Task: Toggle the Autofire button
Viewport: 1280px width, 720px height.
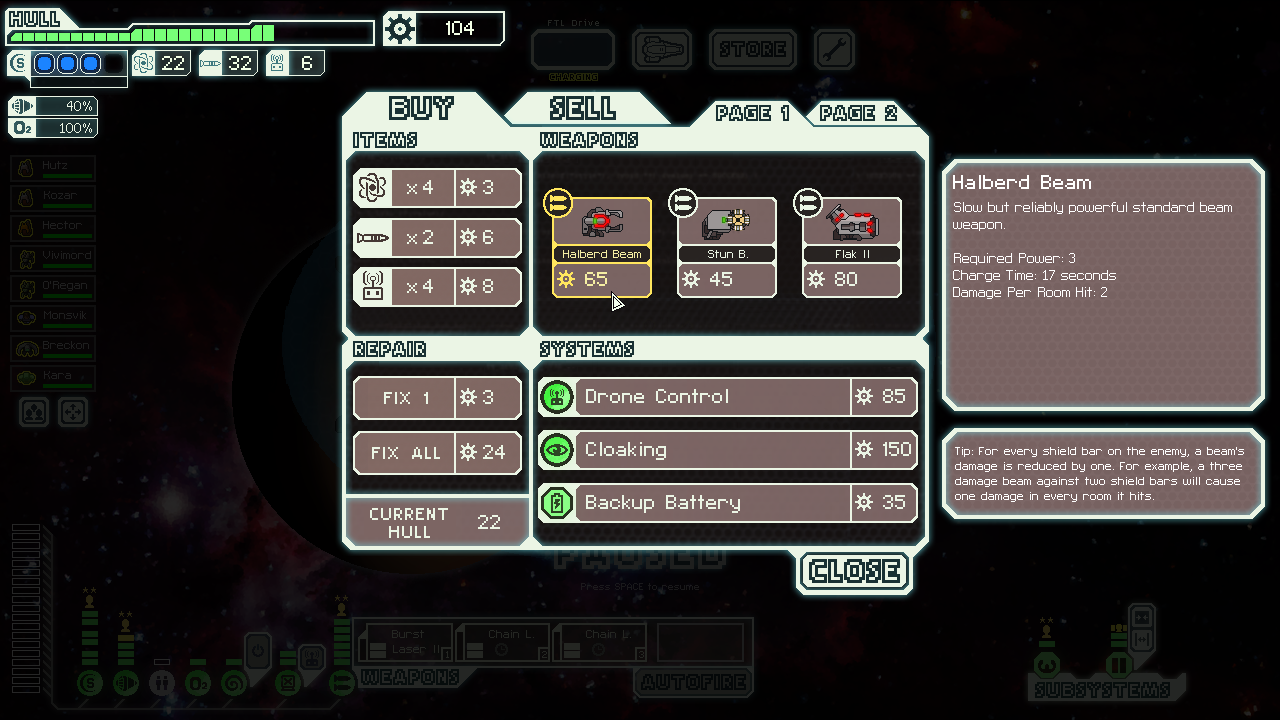Action: tap(694, 683)
